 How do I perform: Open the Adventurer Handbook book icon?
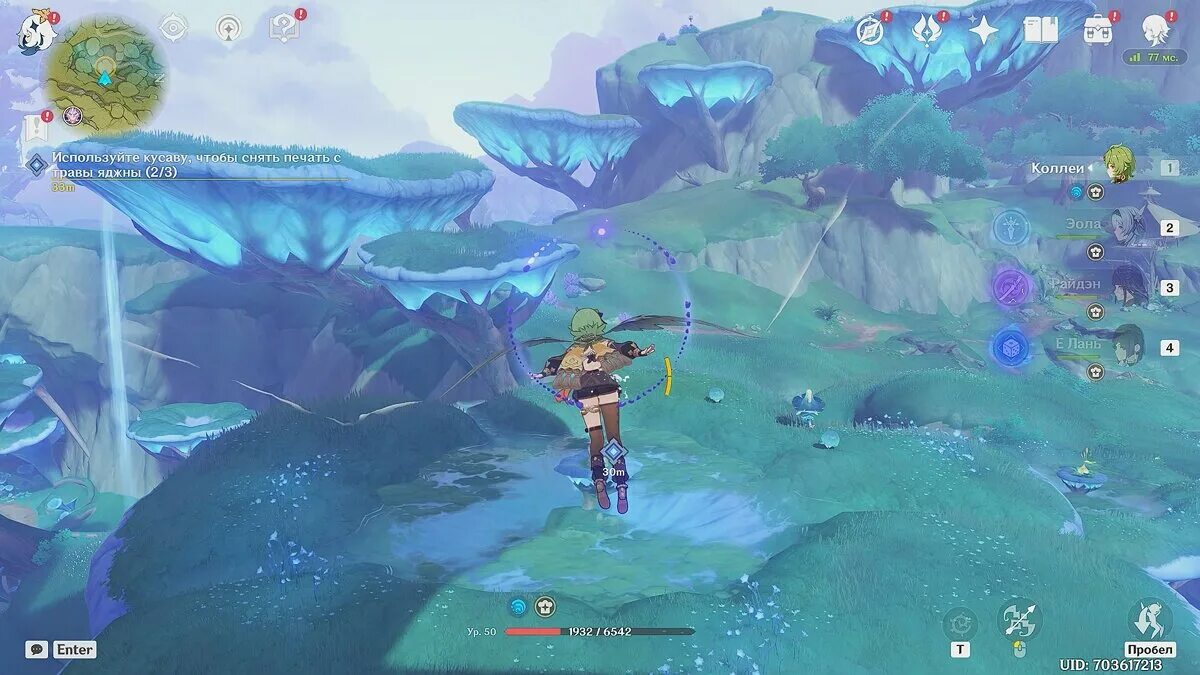pyautogui.click(x=1040, y=30)
